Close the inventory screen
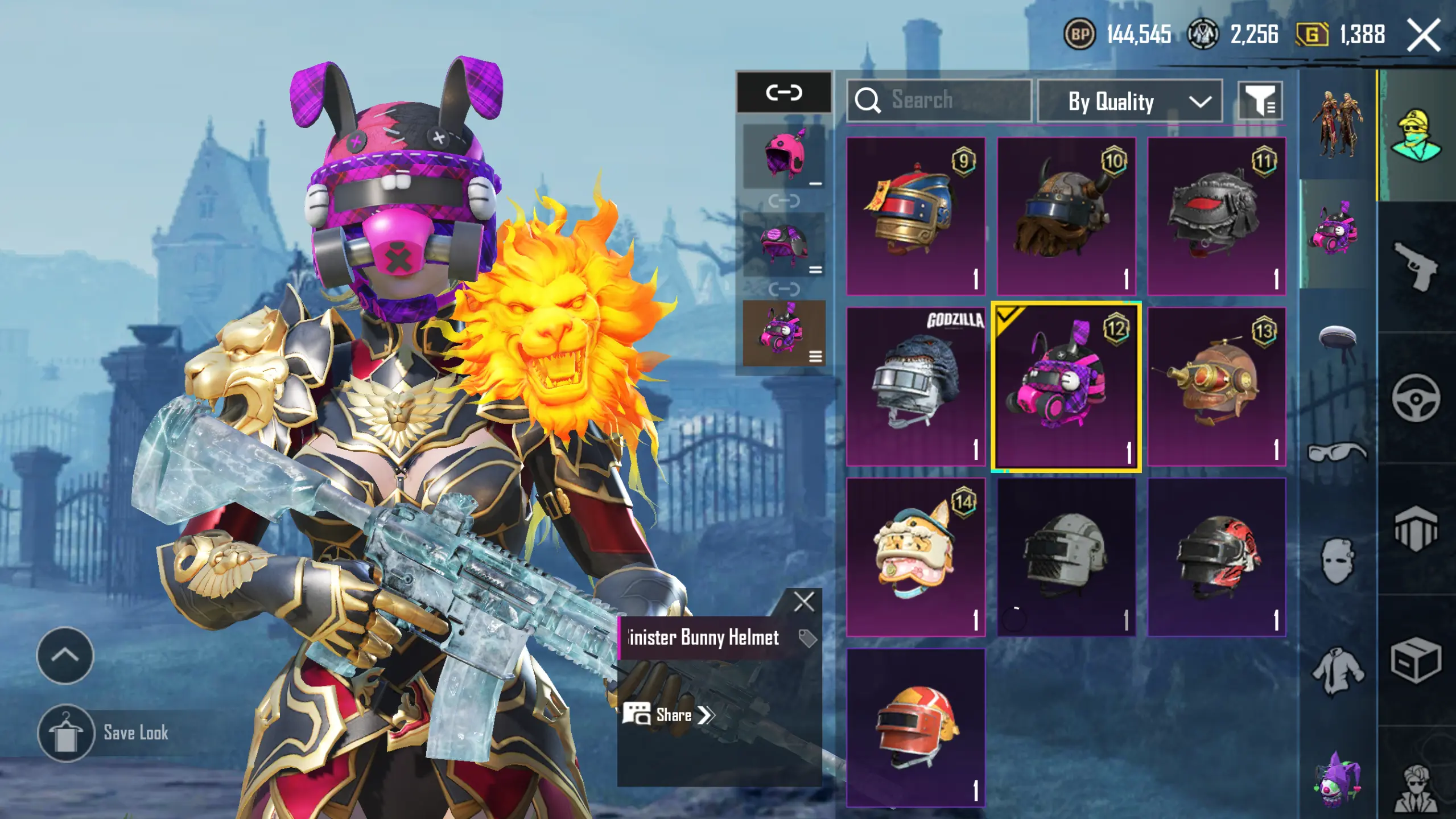1456x819 pixels. 1424,35
